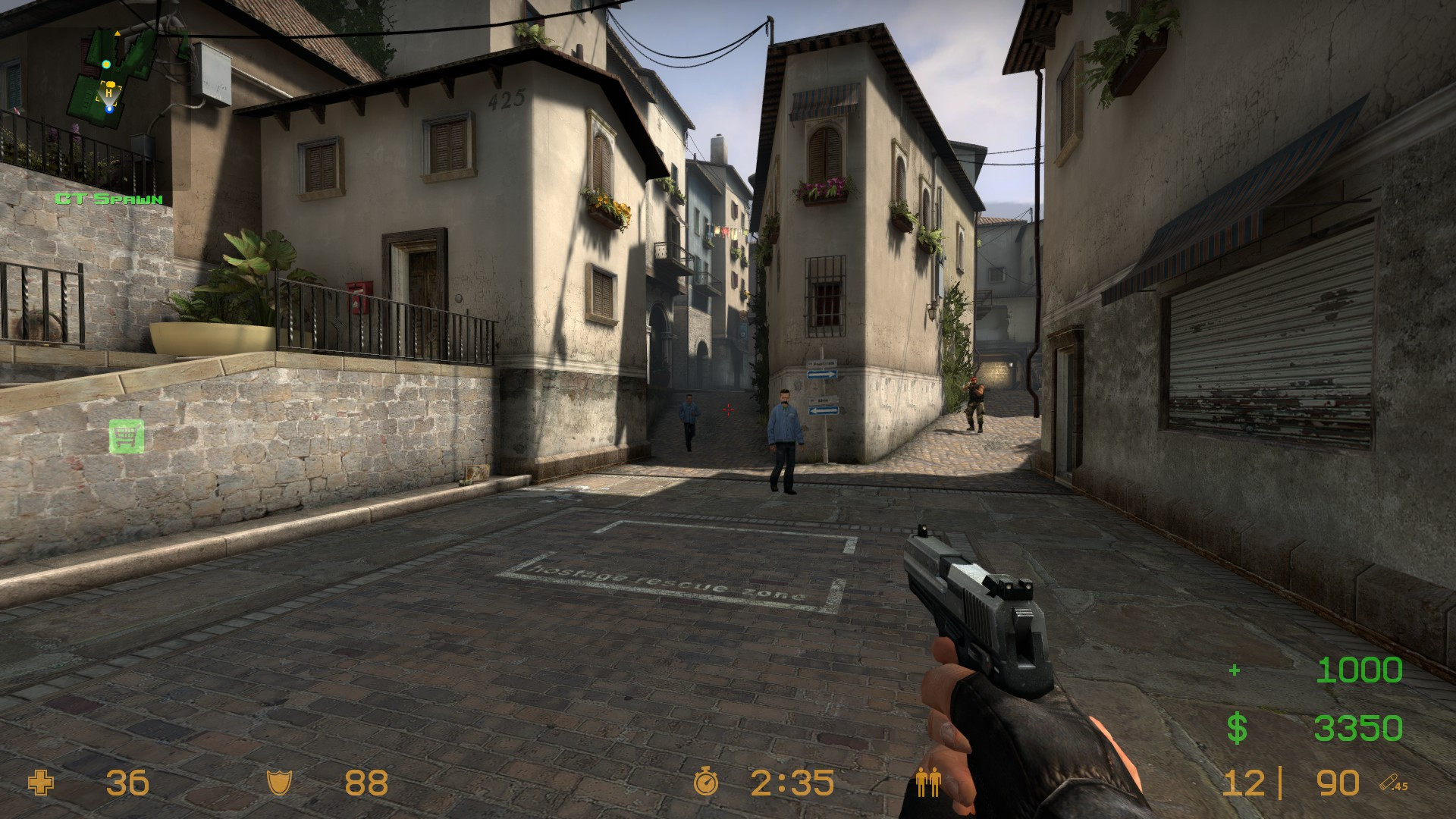Click the green dollar sign money icon
The image size is (1456, 819).
[1238, 726]
